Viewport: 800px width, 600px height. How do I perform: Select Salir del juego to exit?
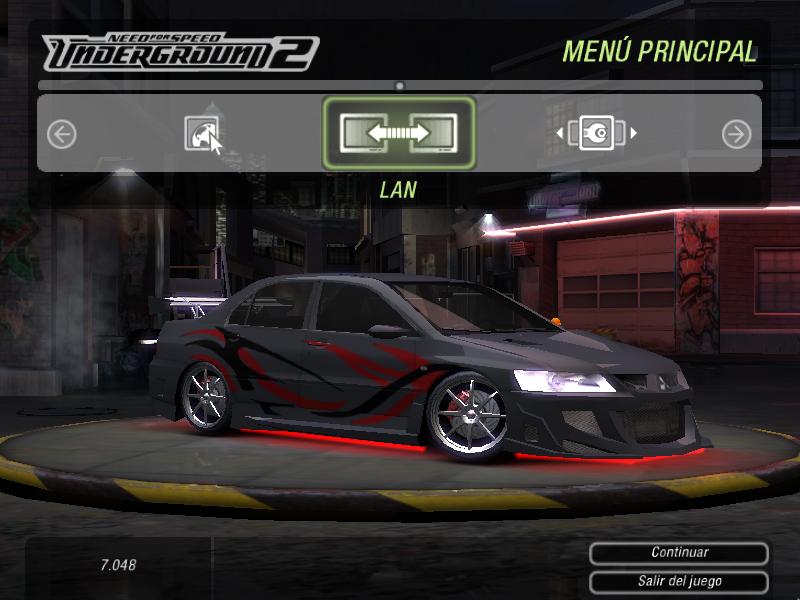pyautogui.click(x=679, y=581)
